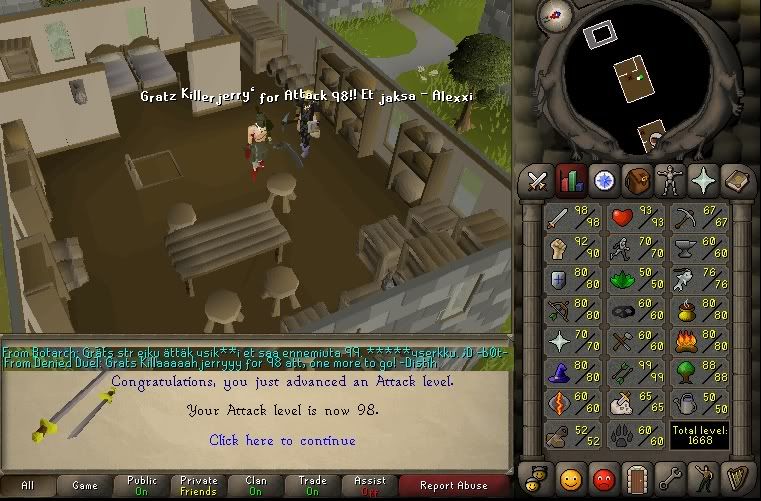Image resolution: width=761 pixels, height=501 pixels.
Task: Open the prayer star tab
Action: pos(703,181)
